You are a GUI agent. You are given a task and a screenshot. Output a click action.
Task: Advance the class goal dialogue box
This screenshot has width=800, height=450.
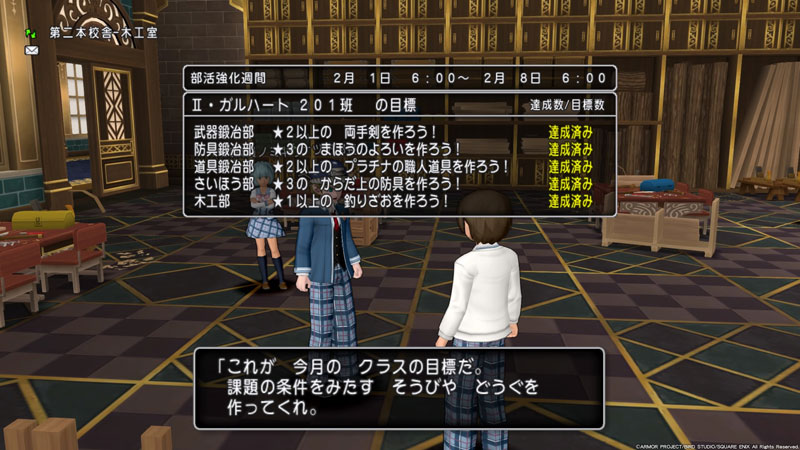click(x=399, y=388)
